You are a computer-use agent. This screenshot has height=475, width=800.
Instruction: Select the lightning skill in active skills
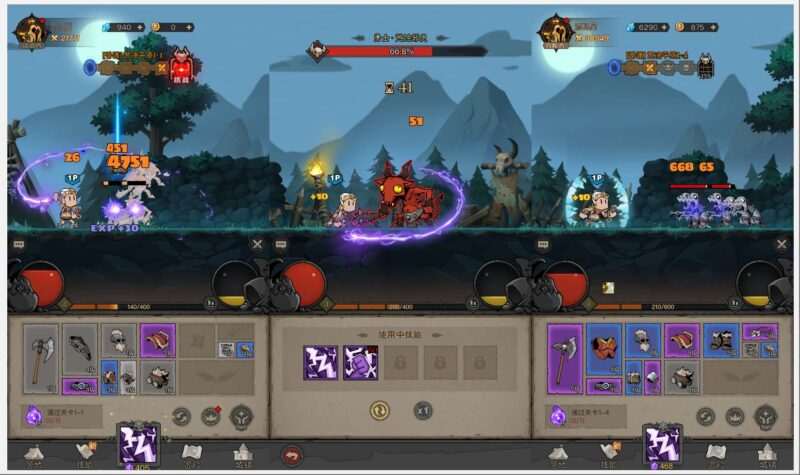pyautogui.click(x=321, y=361)
